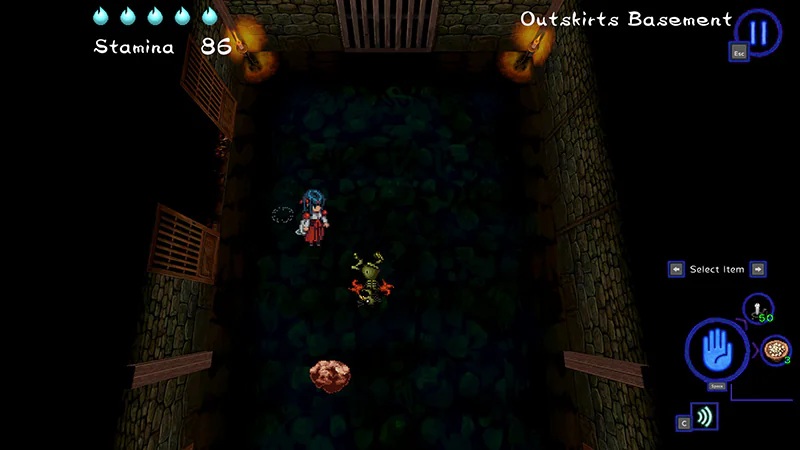Pause the game with the pause button

pyautogui.click(x=758, y=32)
